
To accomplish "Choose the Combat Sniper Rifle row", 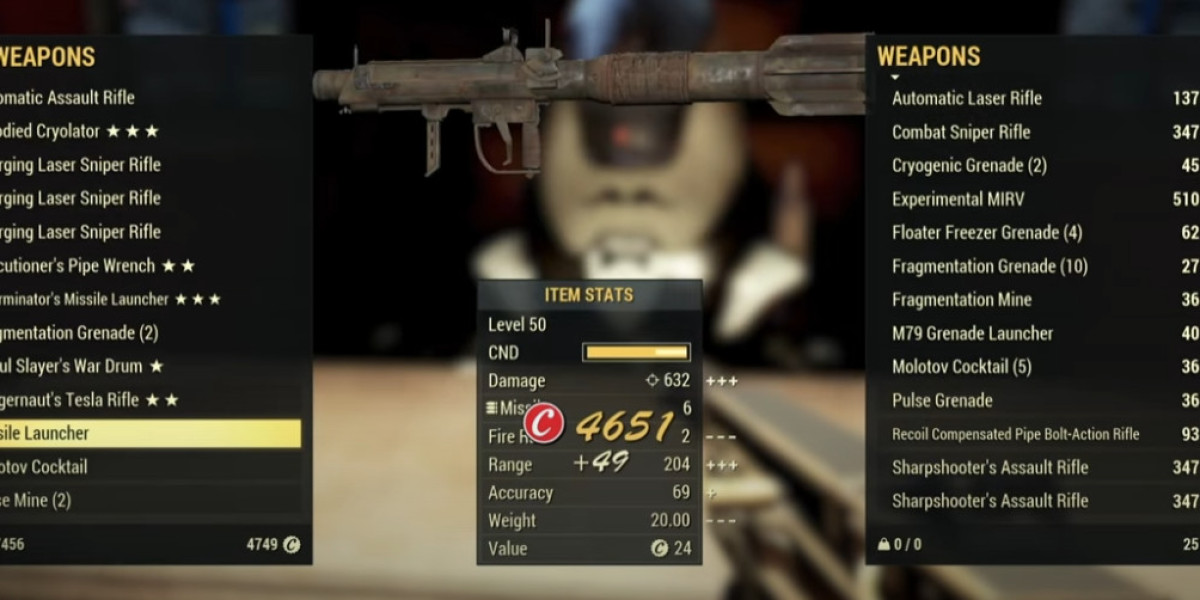I will pos(960,132).
